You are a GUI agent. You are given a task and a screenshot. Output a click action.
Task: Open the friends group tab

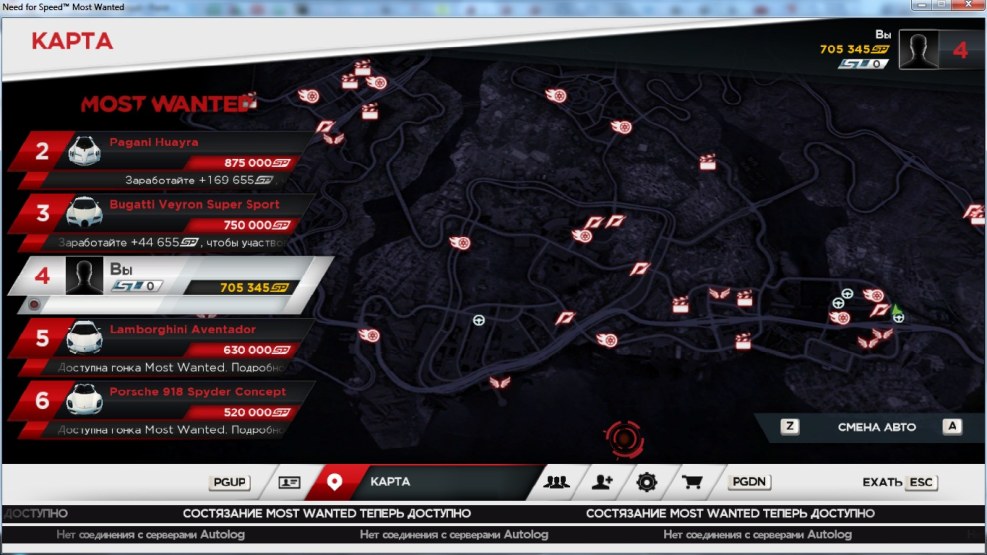click(x=555, y=482)
